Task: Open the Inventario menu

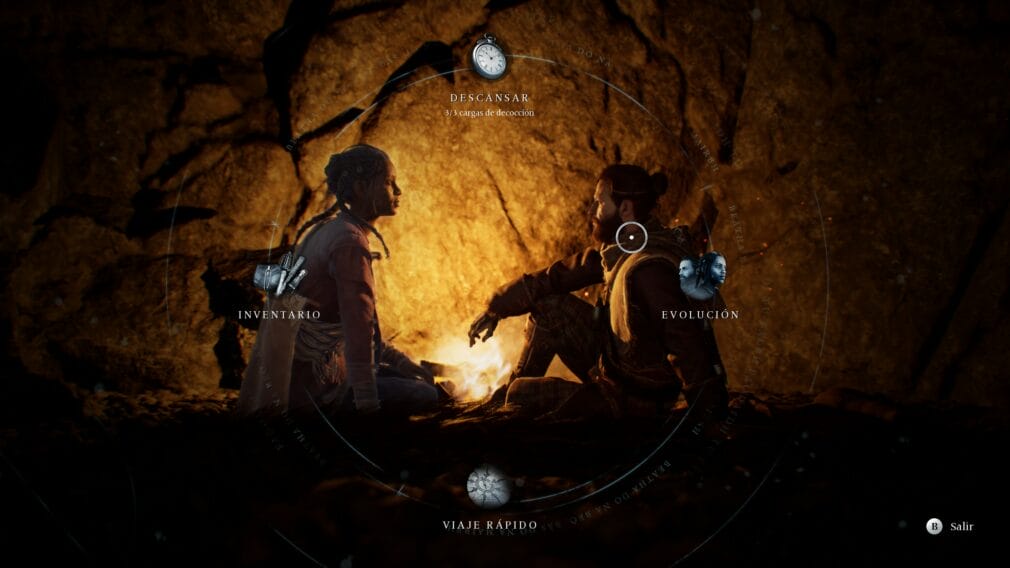Action: pyautogui.click(x=279, y=315)
